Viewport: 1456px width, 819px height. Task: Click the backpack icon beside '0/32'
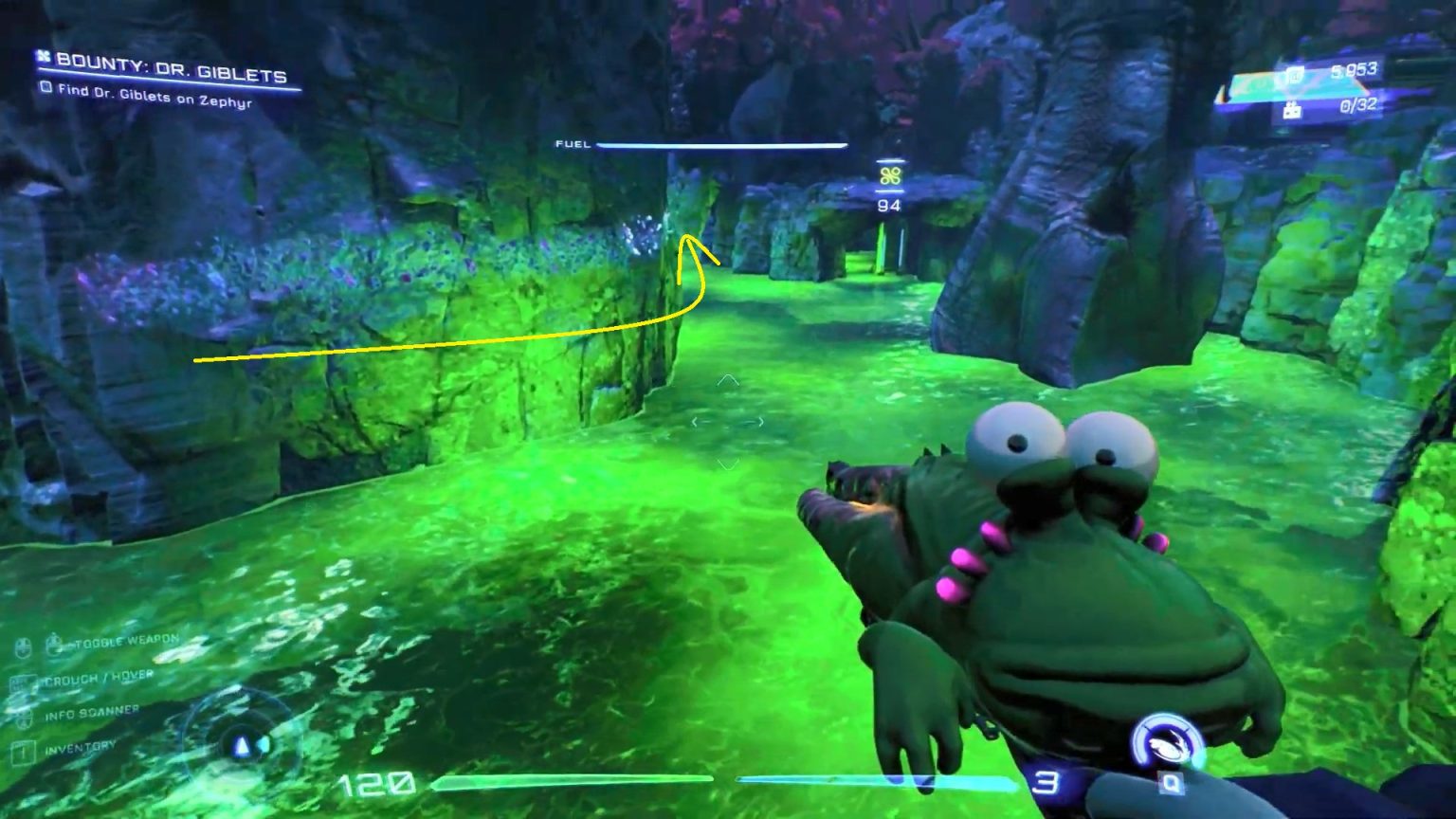1292,109
